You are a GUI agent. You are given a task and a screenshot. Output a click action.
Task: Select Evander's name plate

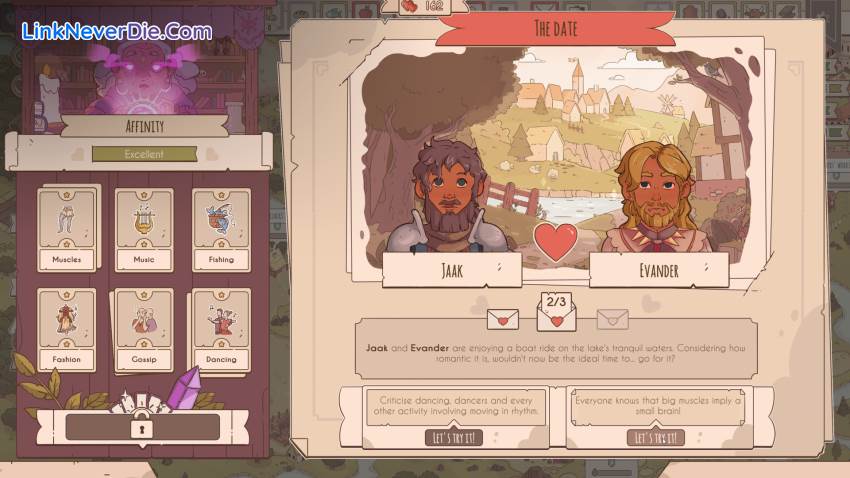point(658,270)
